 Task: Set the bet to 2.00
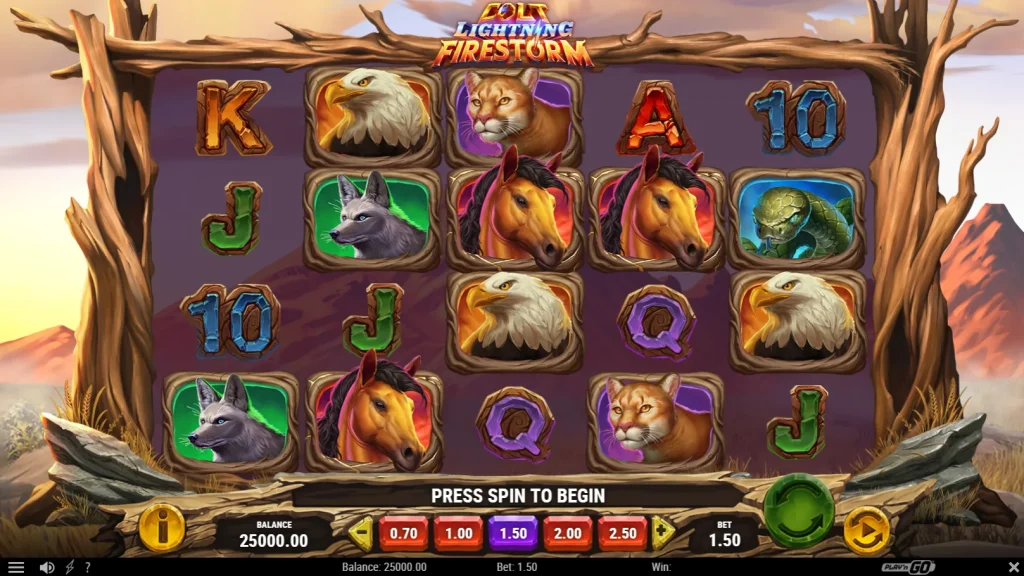(568, 533)
